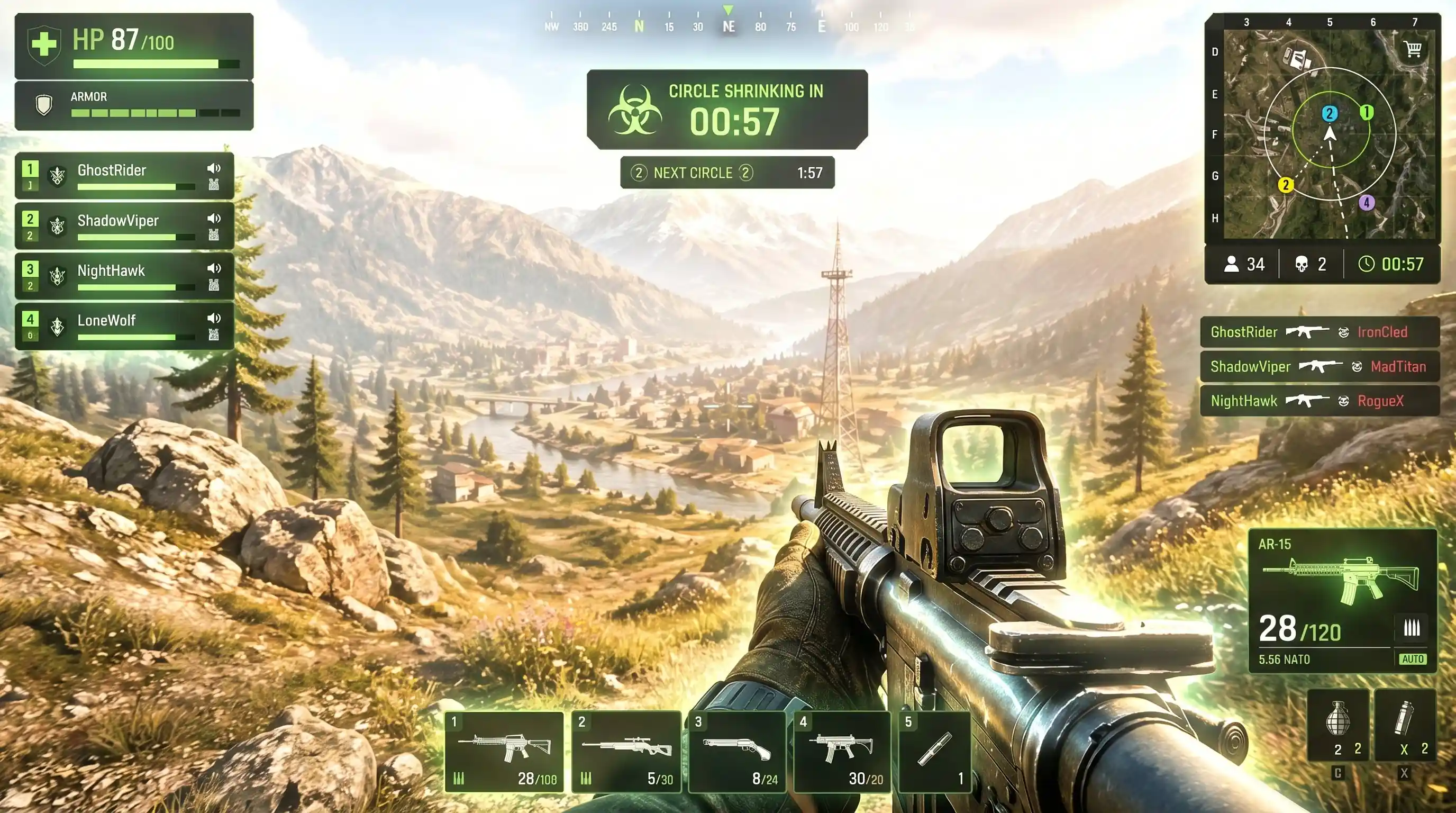Viewport: 1456px width, 813px height.
Task: Click the GhostRider IronCled kill feed entry
Action: tap(1319, 332)
